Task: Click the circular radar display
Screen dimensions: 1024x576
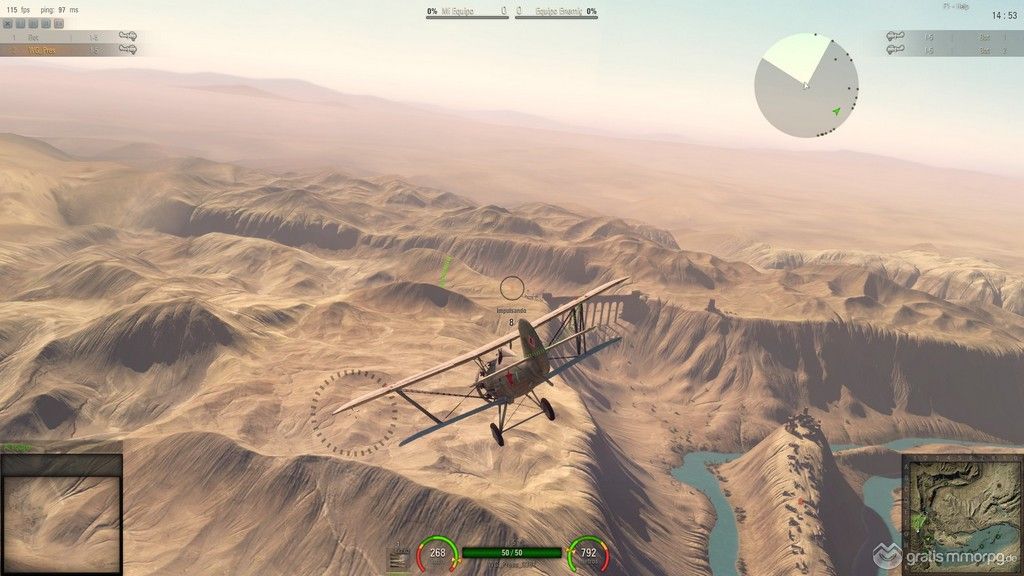Action: (x=806, y=85)
